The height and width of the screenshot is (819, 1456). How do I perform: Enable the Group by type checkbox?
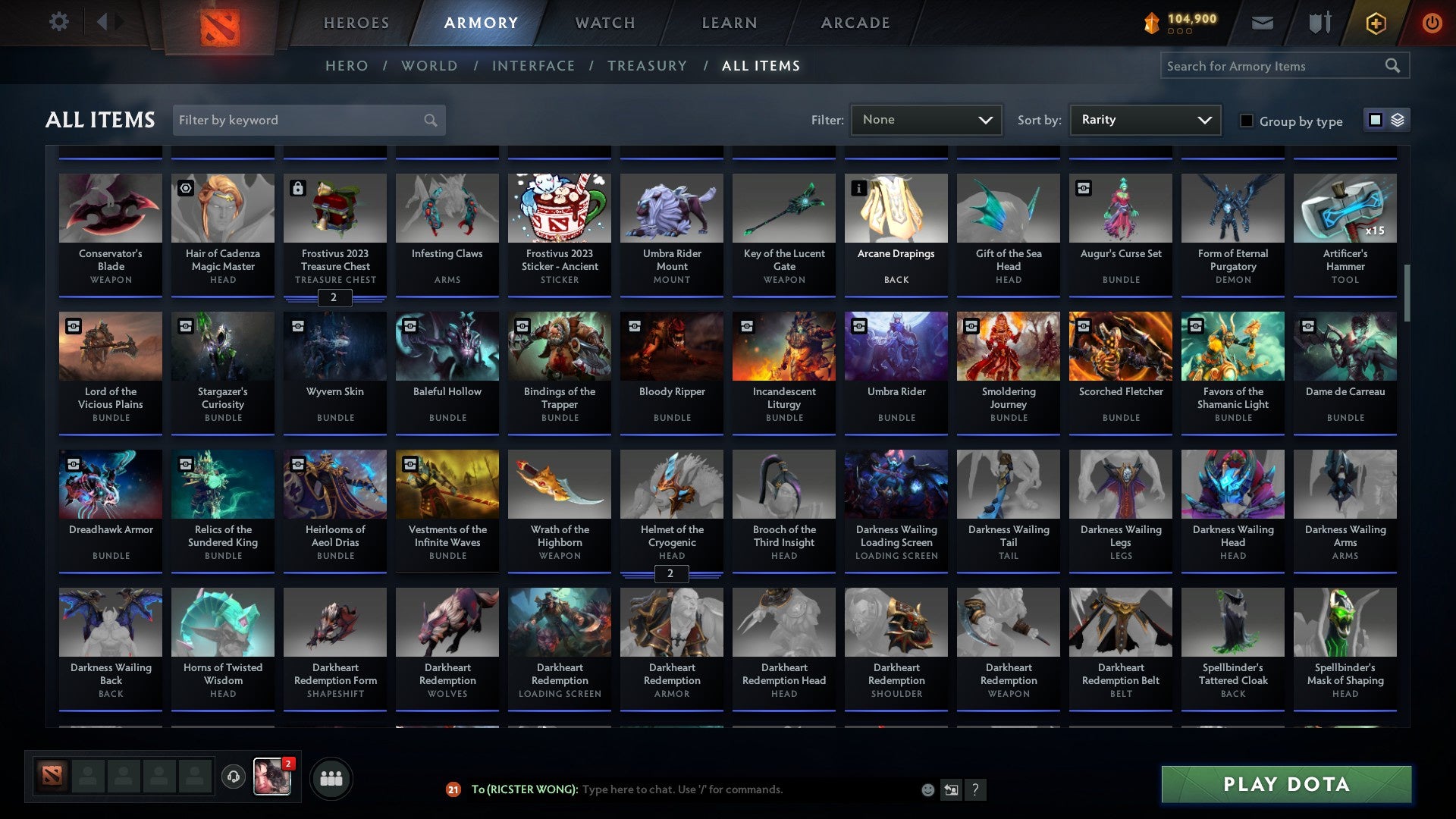[x=1247, y=121]
